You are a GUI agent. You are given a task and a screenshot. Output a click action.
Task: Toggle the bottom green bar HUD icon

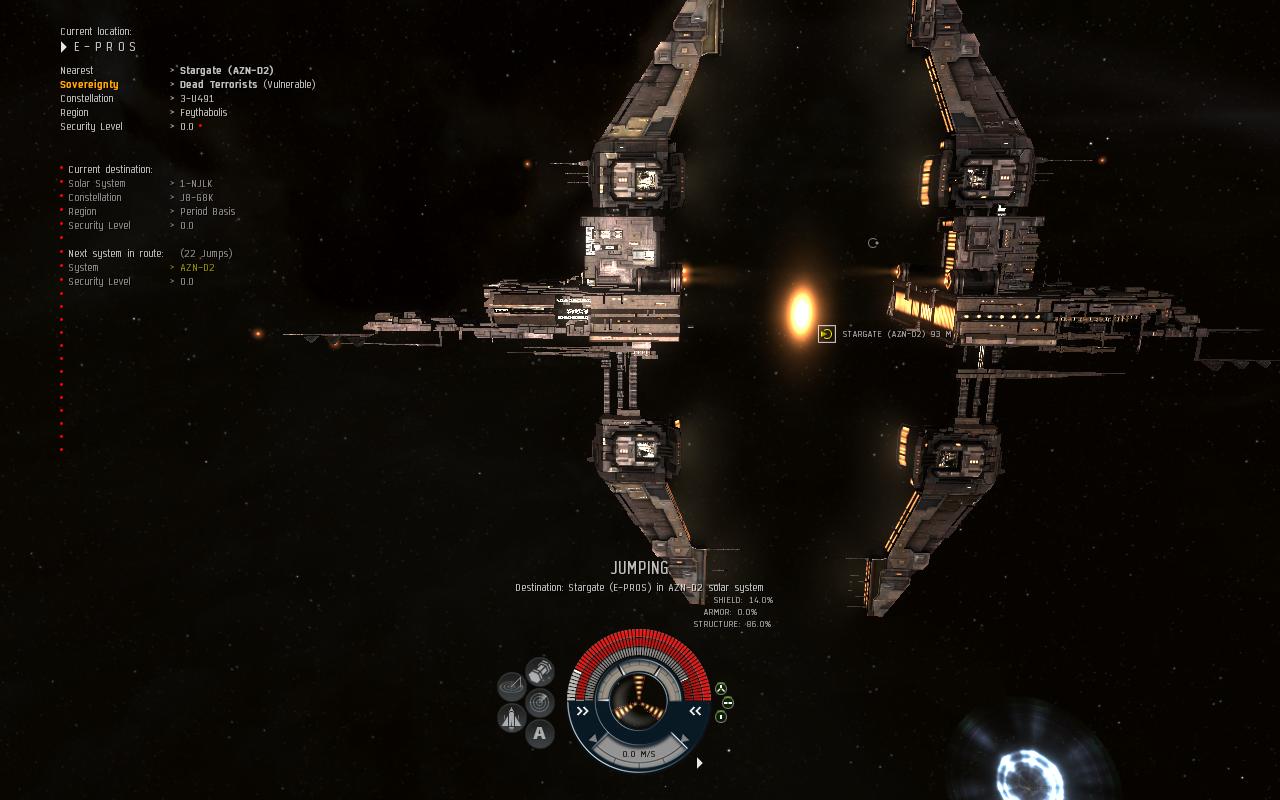[x=721, y=717]
